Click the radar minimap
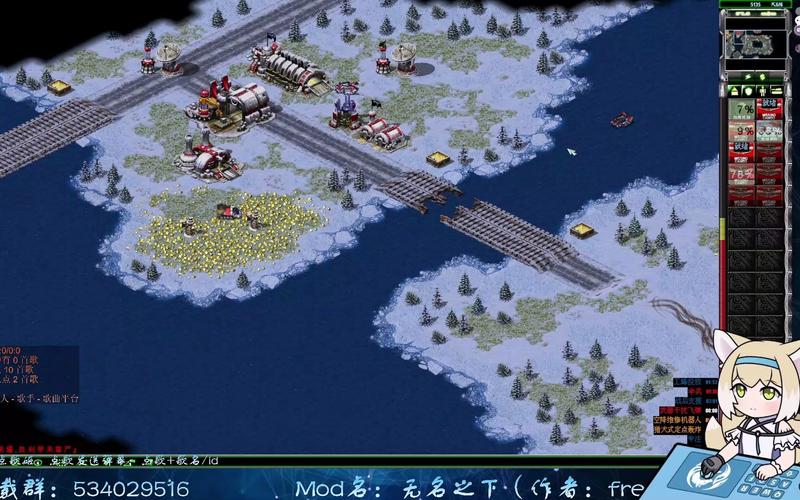800x500 pixels. [756, 43]
